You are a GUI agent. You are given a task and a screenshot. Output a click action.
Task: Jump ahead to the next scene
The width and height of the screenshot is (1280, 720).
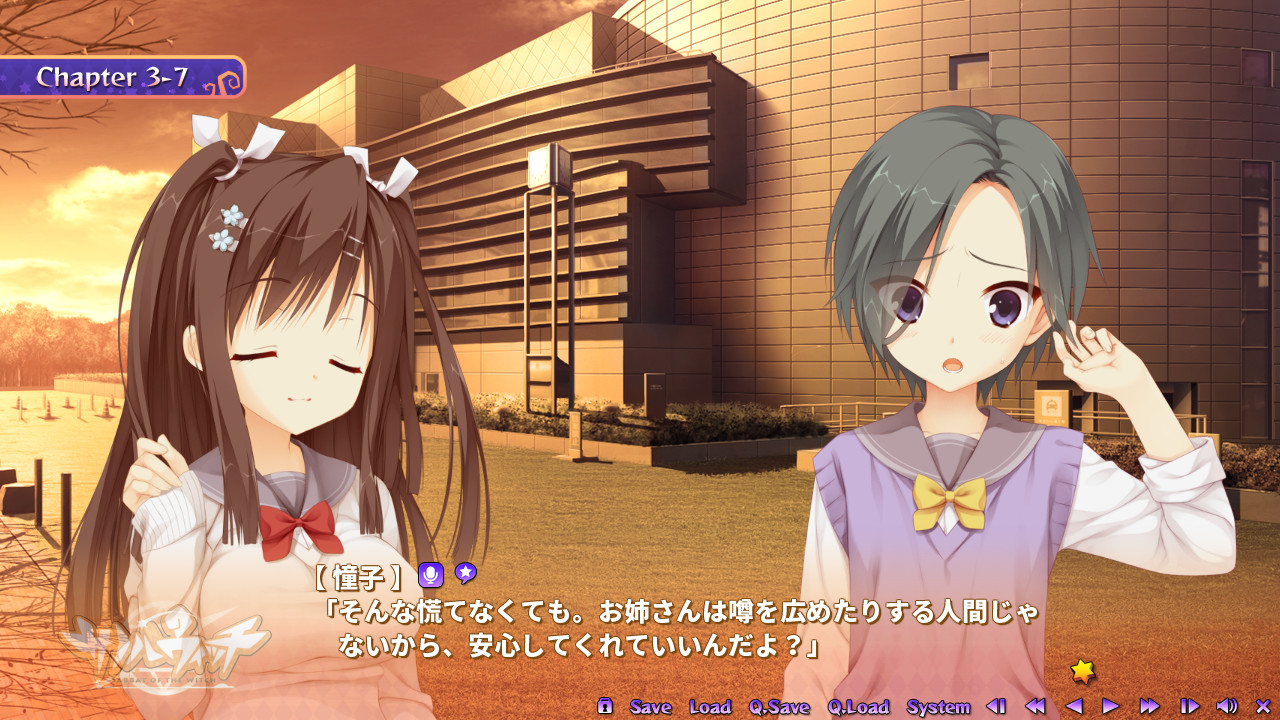1189,706
